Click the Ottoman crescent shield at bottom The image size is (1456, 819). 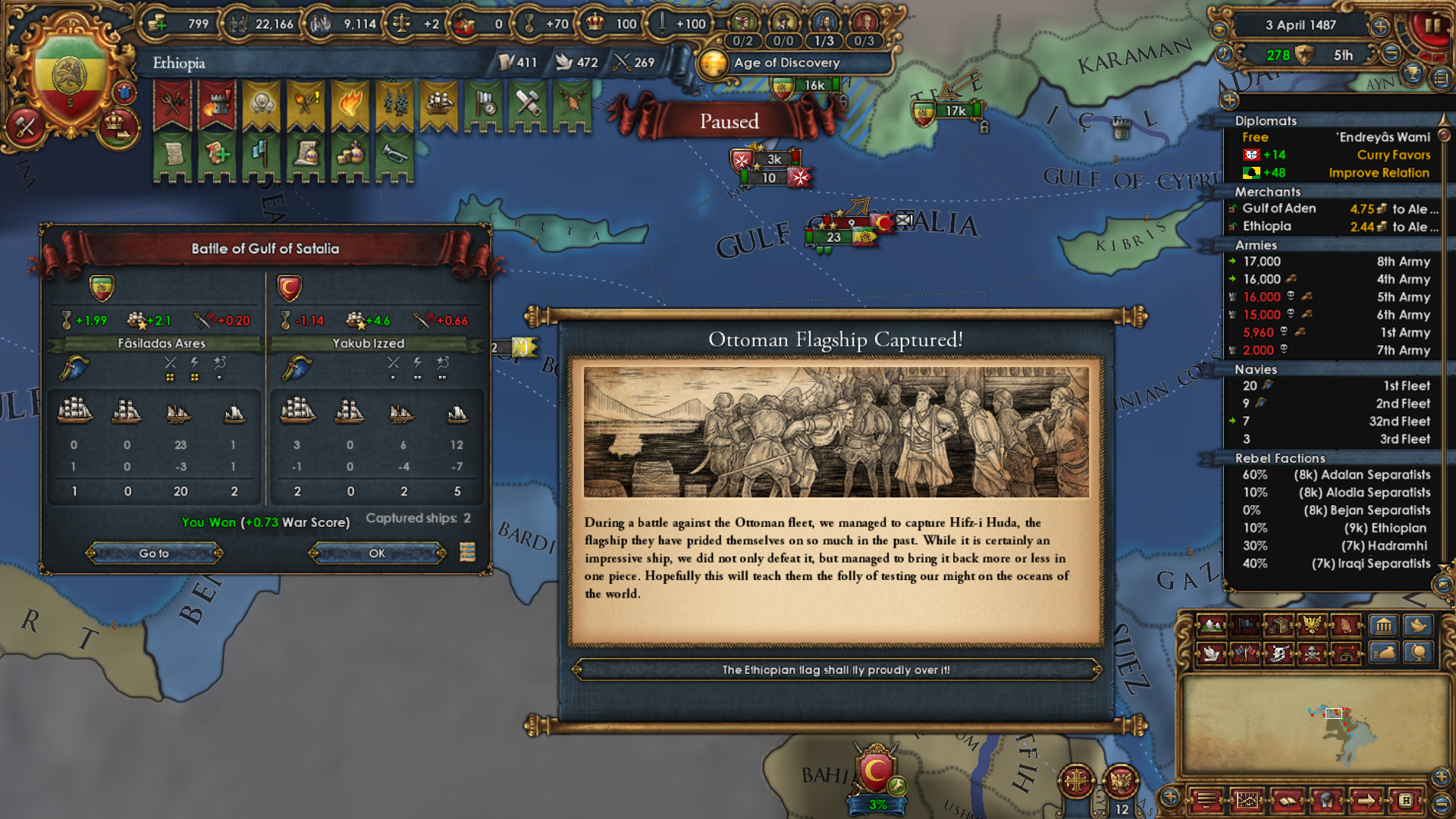[x=876, y=770]
